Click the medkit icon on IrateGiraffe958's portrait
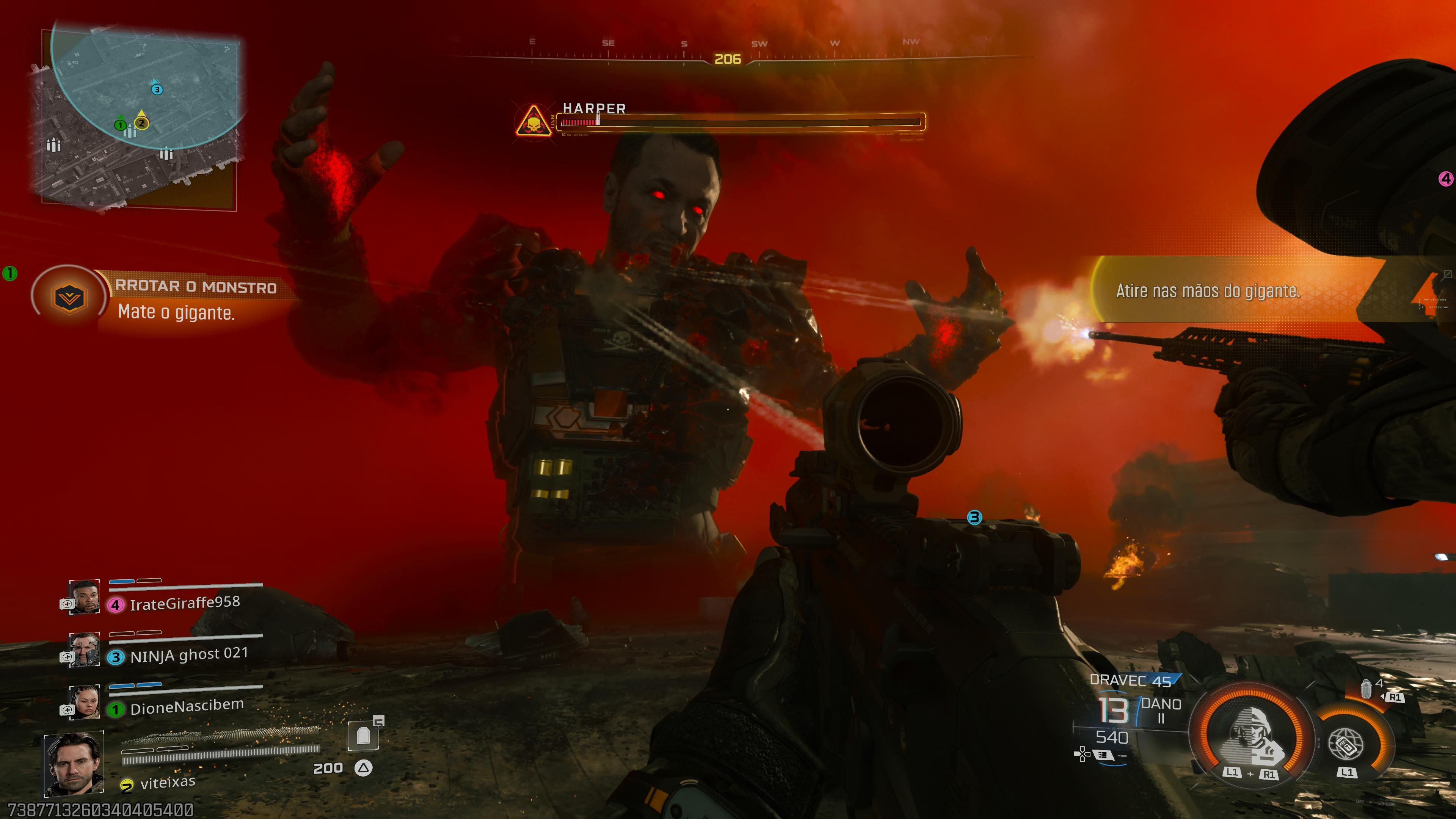Screen dimensions: 1456x819 pyautogui.click(x=67, y=604)
